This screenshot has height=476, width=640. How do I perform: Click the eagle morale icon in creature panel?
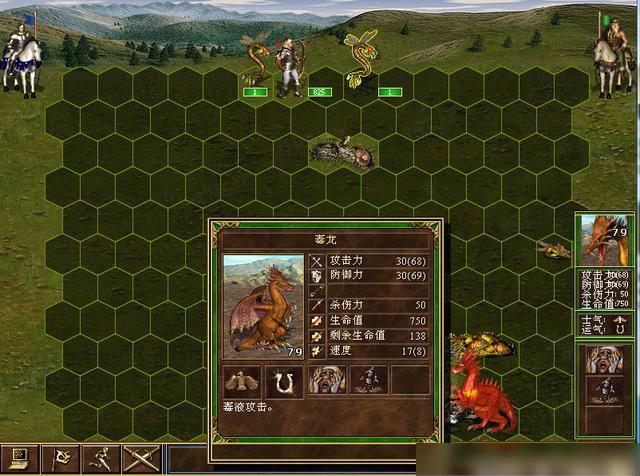coord(240,380)
